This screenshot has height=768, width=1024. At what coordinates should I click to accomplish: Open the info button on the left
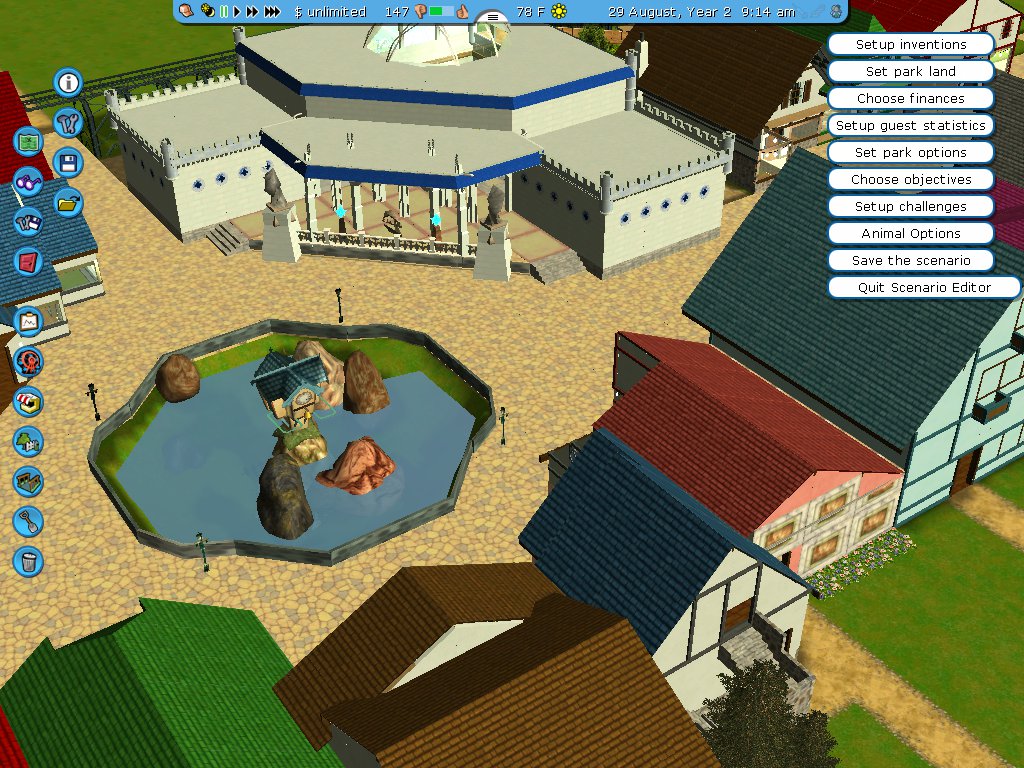[68, 82]
